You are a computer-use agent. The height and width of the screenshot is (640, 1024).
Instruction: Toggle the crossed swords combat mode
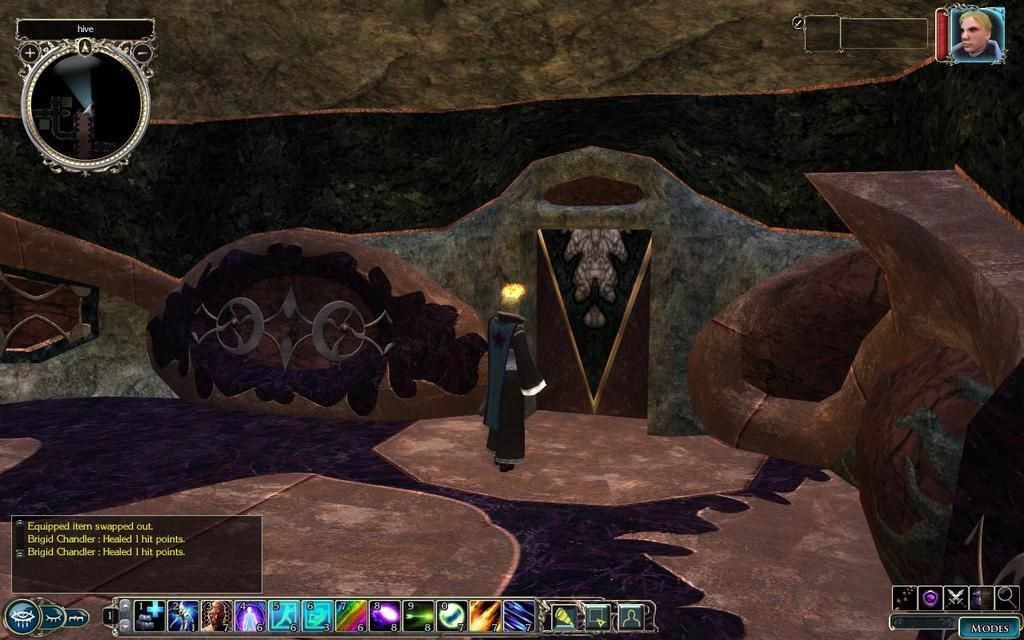pos(956,598)
